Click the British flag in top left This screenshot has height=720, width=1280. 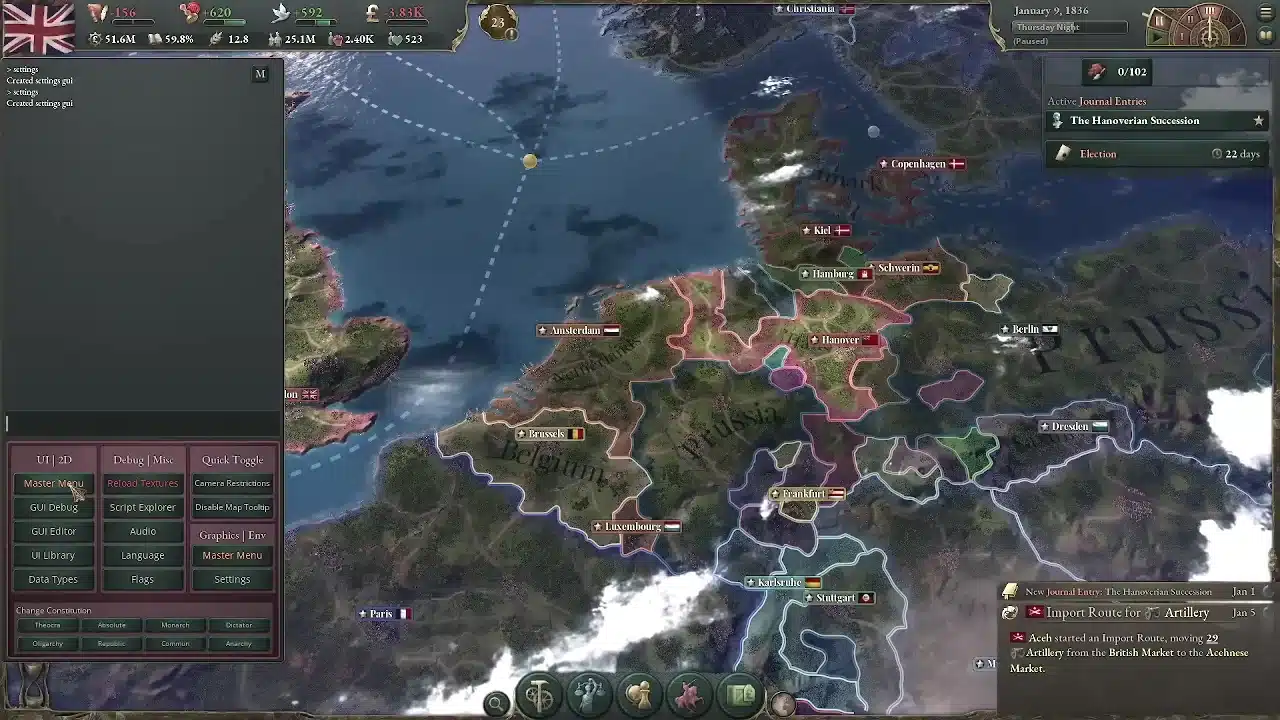40,27
